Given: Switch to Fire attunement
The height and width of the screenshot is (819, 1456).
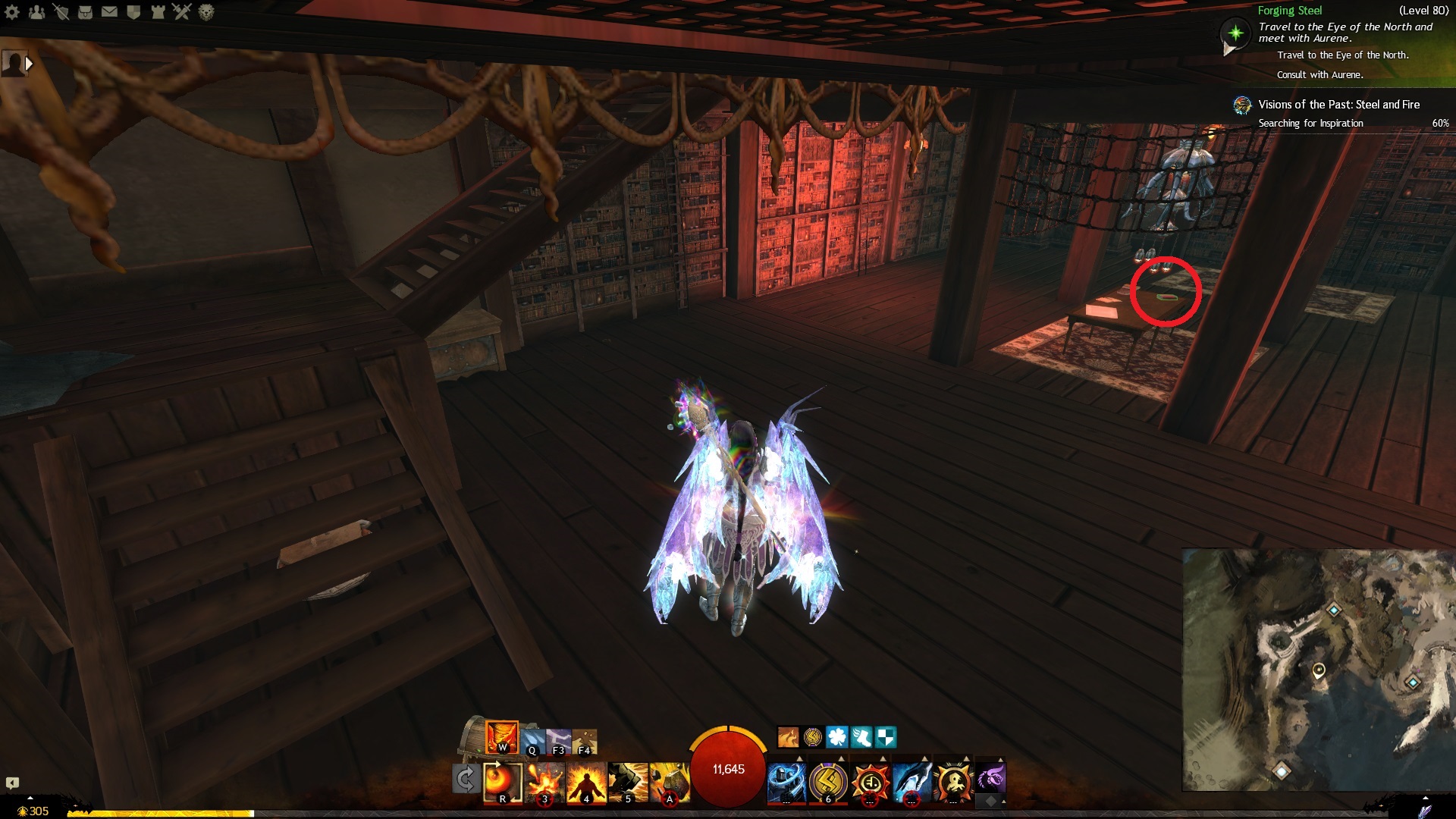Looking at the screenshot, I should (502, 736).
